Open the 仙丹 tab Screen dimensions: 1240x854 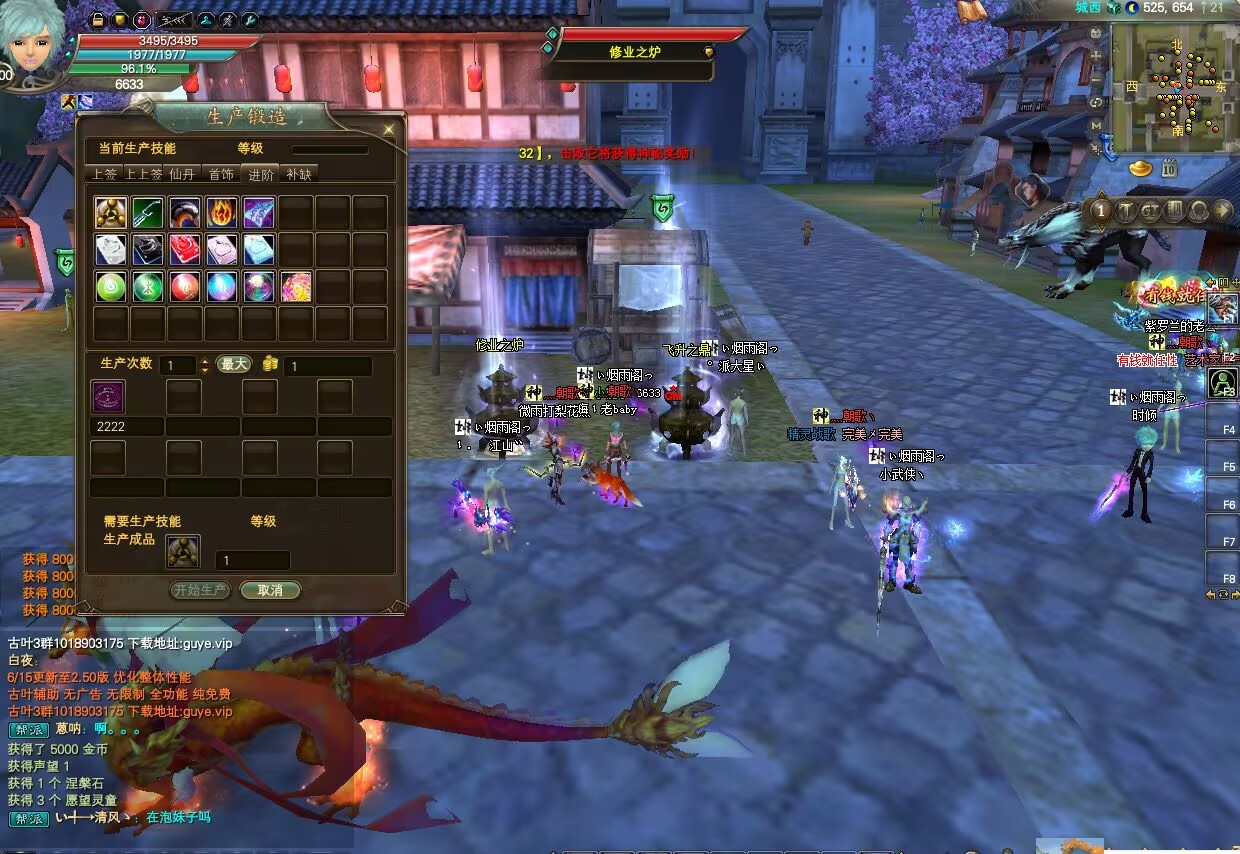182,174
